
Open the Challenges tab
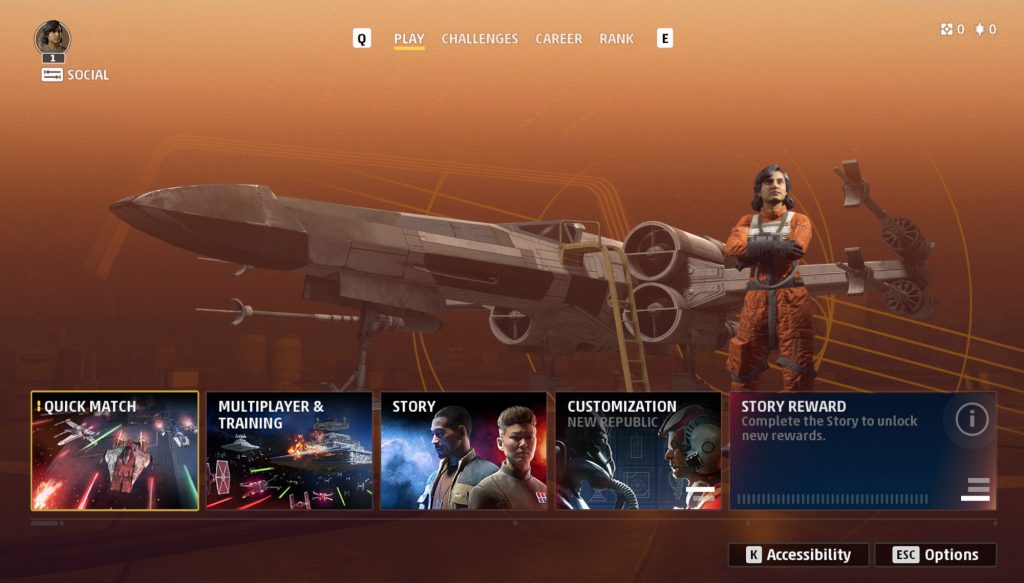pos(479,39)
